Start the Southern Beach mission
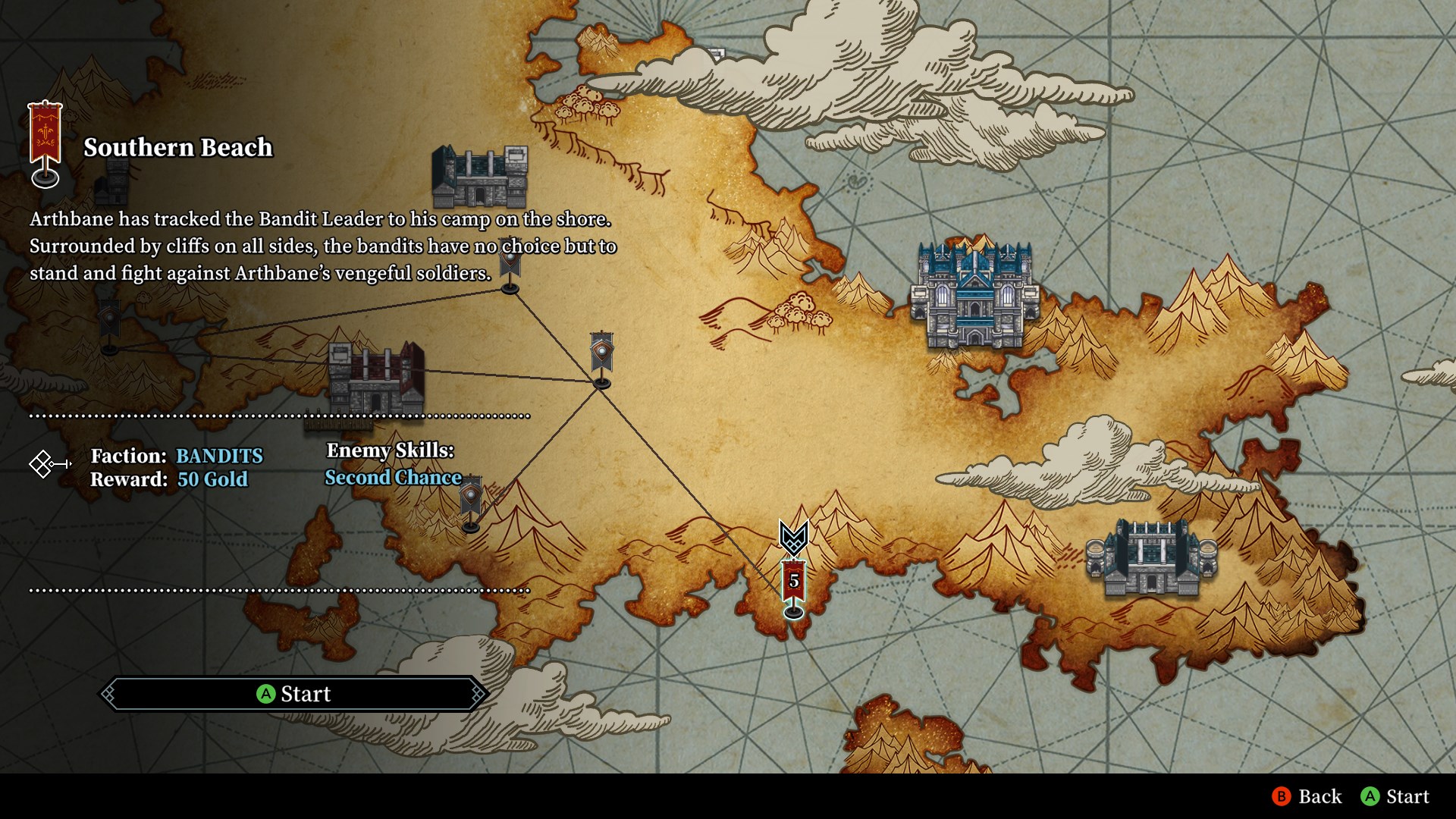 pos(294,694)
